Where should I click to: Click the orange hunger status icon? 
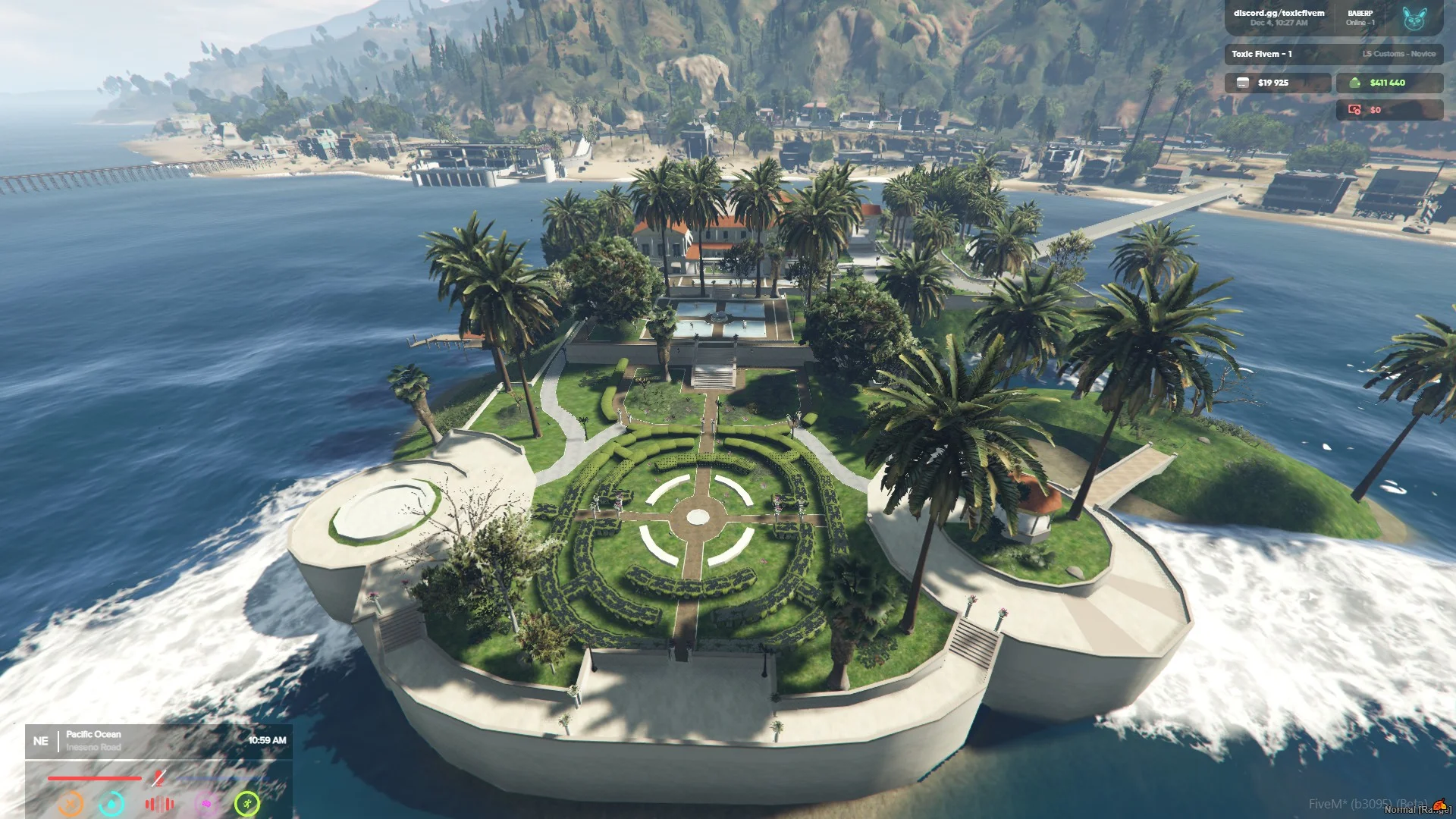coord(71,803)
